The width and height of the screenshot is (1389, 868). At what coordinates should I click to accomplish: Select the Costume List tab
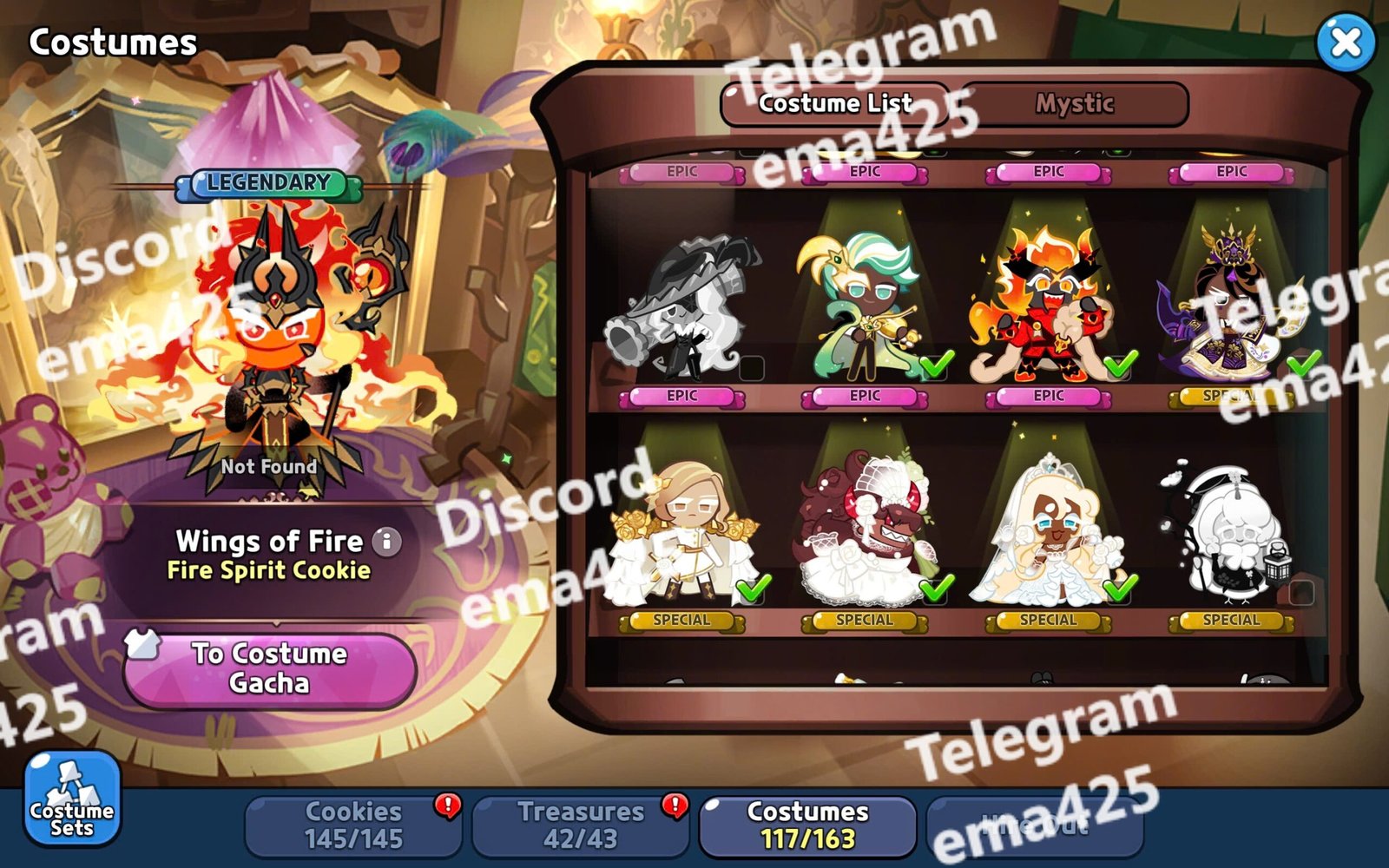pos(835,104)
